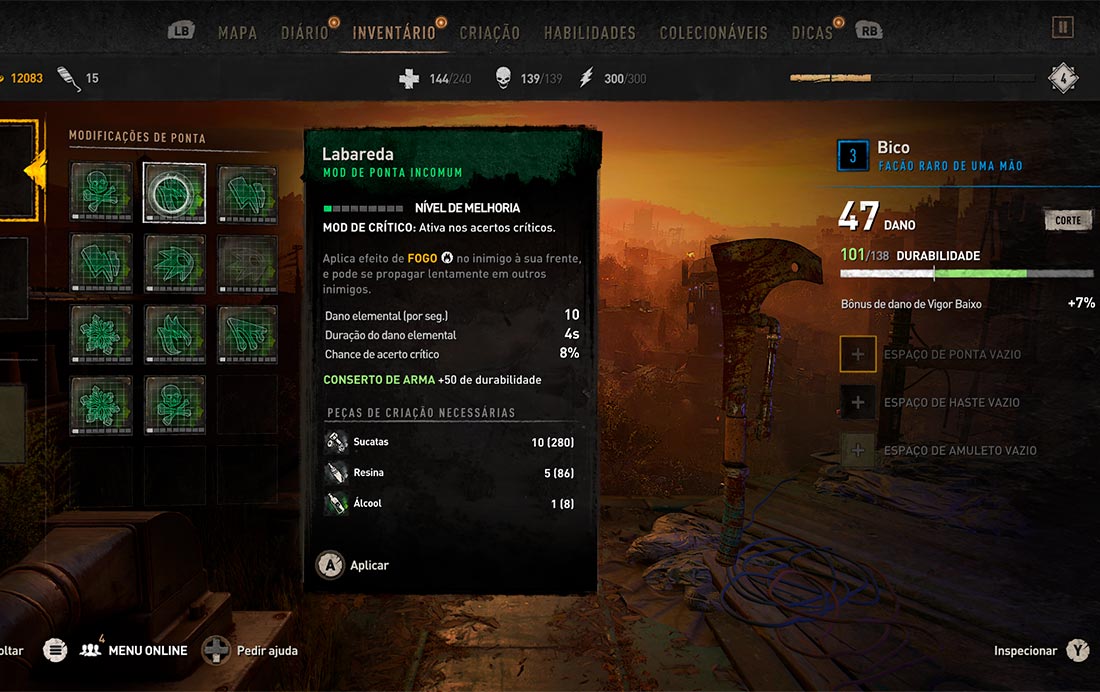Switch to the Mapa tab
The height and width of the screenshot is (692, 1100).
pyautogui.click(x=237, y=33)
